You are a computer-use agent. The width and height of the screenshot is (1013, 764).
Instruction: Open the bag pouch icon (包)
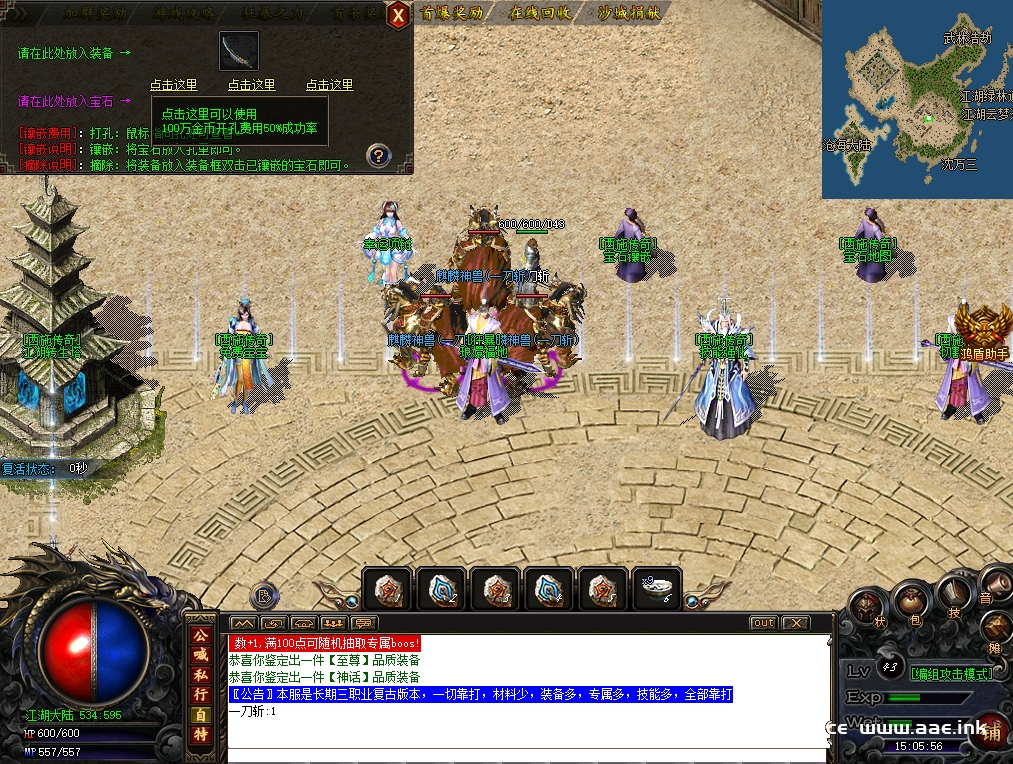pyautogui.click(x=912, y=600)
